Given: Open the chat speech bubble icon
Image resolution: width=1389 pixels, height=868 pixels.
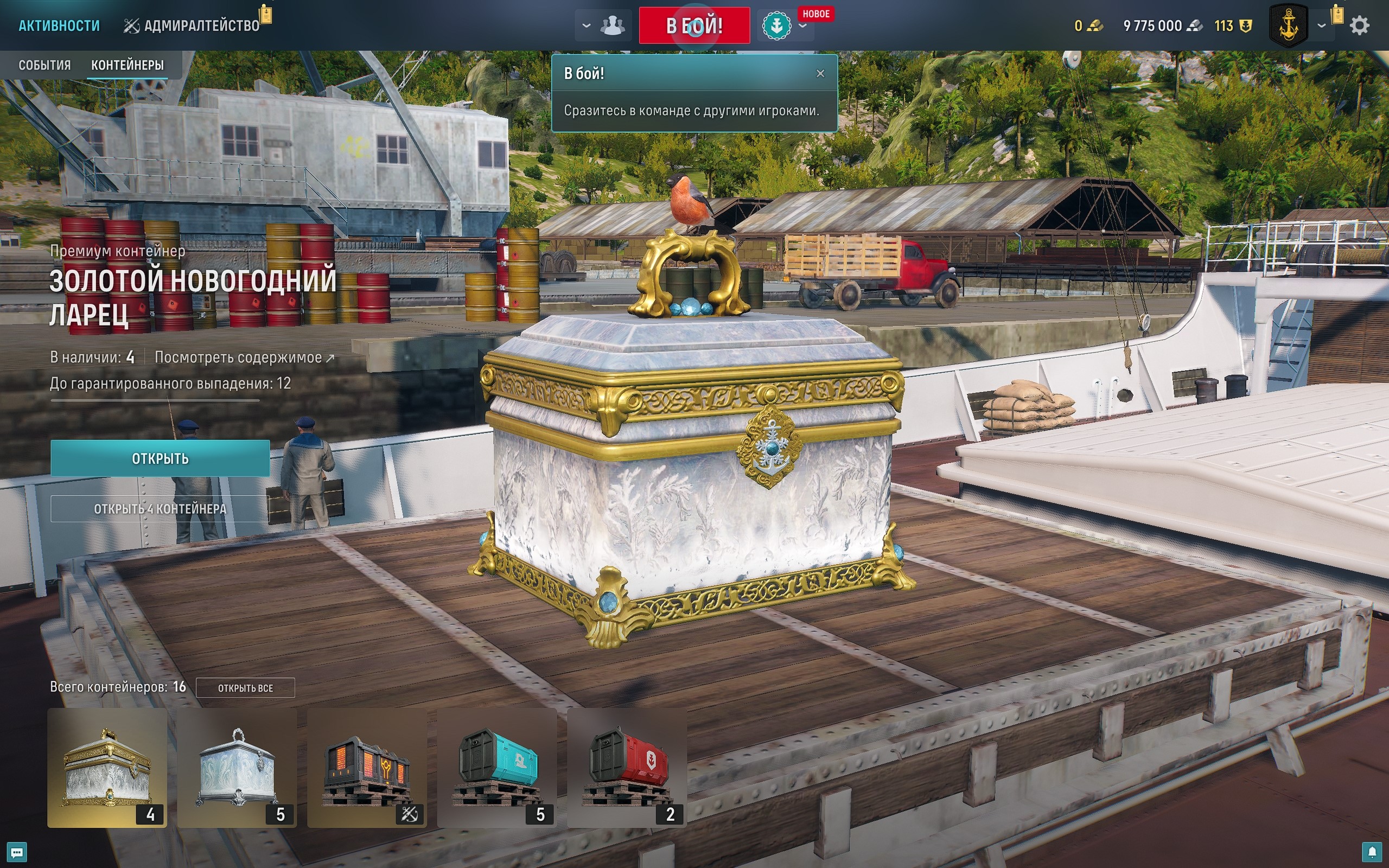Looking at the screenshot, I should pos(16,852).
